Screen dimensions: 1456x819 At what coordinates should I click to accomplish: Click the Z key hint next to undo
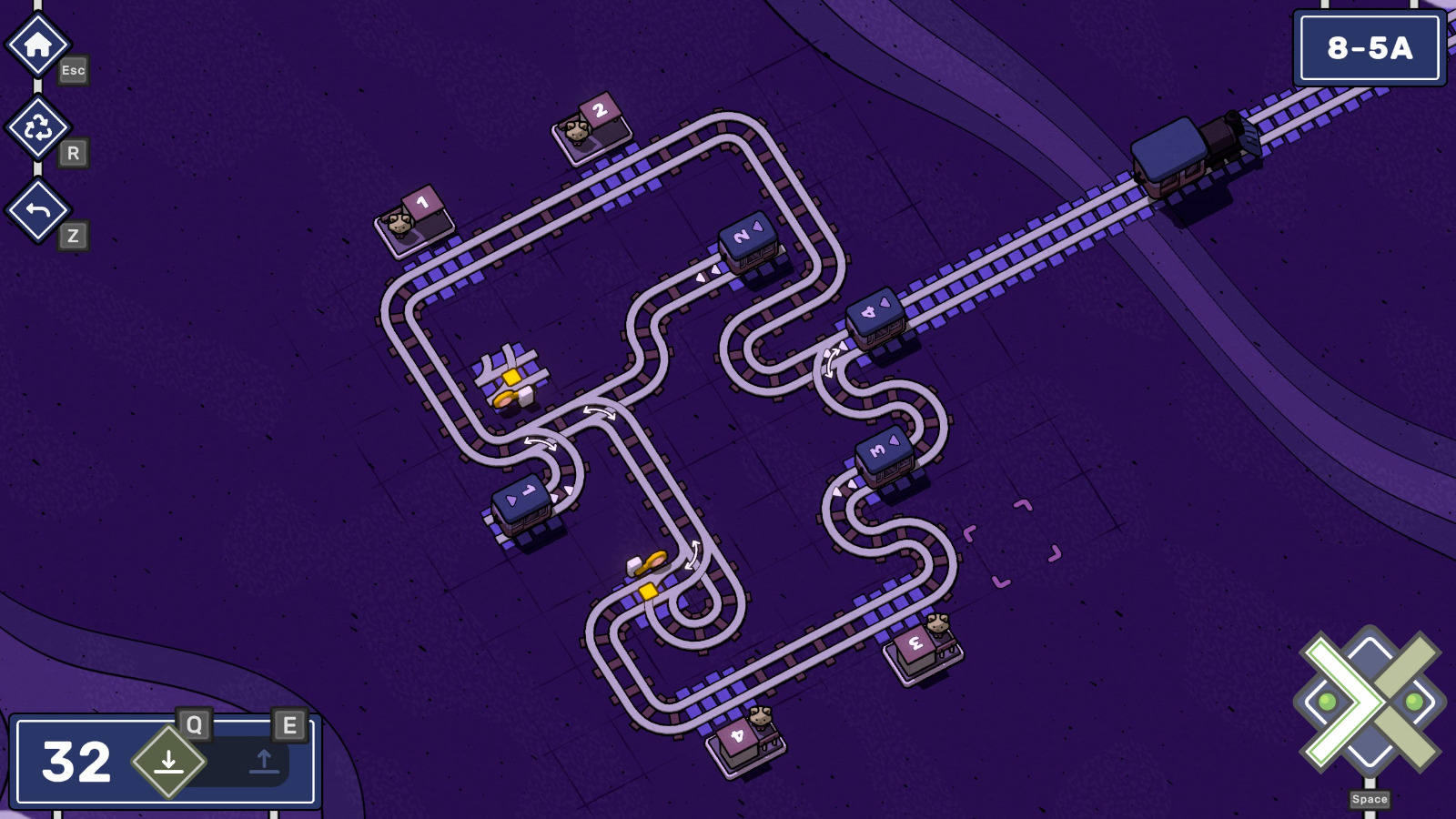(x=73, y=235)
